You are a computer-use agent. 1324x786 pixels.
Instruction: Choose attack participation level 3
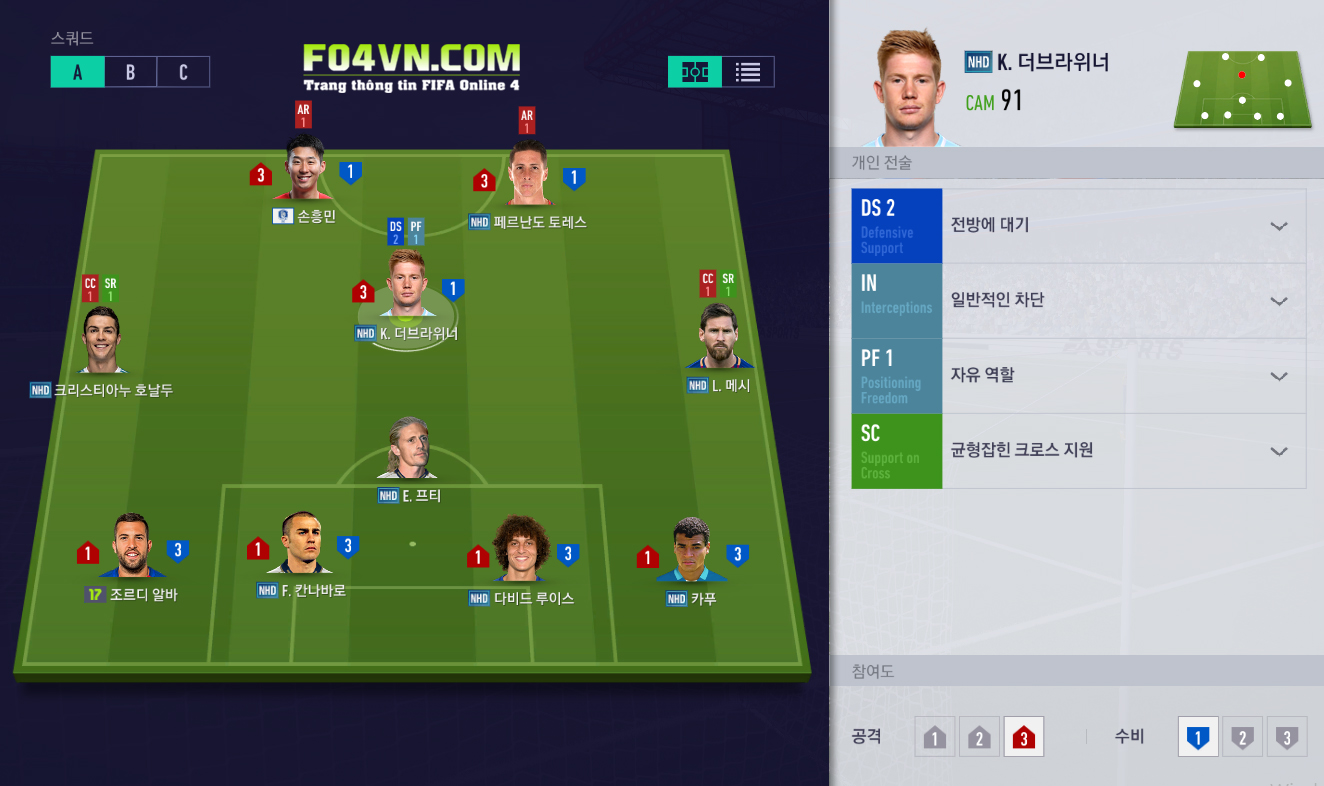click(x=1024, y=738)
